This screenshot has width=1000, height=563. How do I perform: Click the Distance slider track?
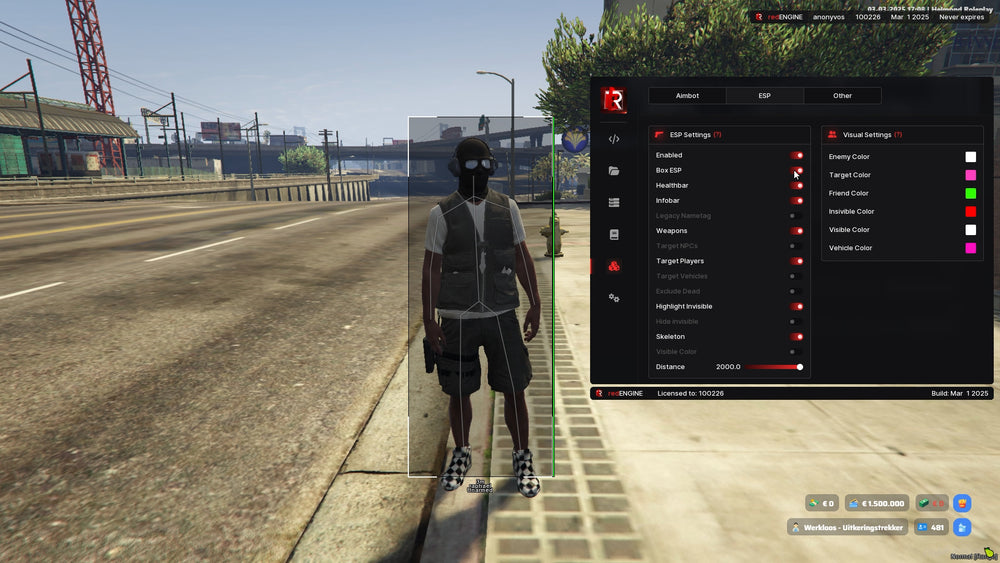(x=772, y=367)
